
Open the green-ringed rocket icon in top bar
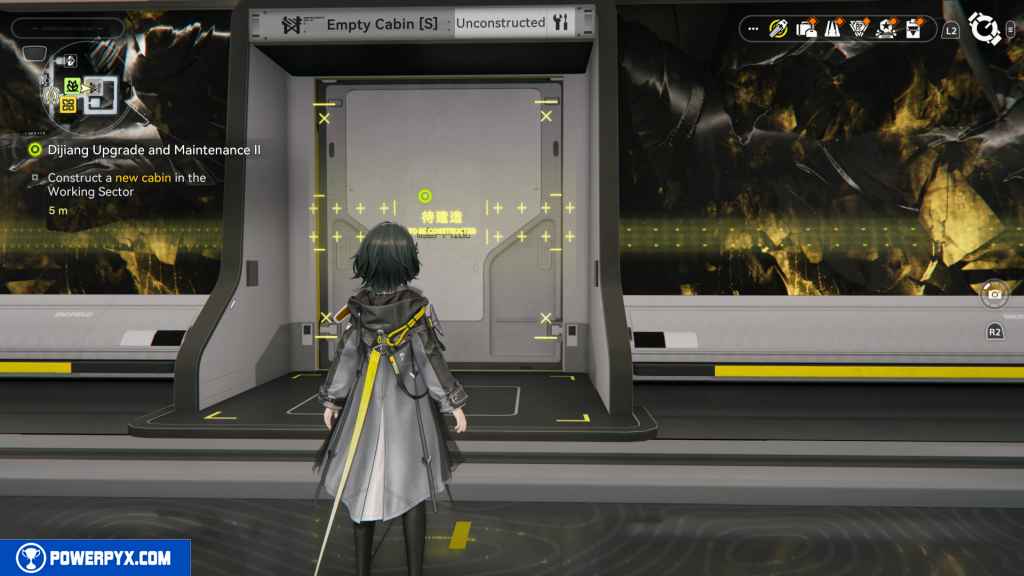[778, 29]
